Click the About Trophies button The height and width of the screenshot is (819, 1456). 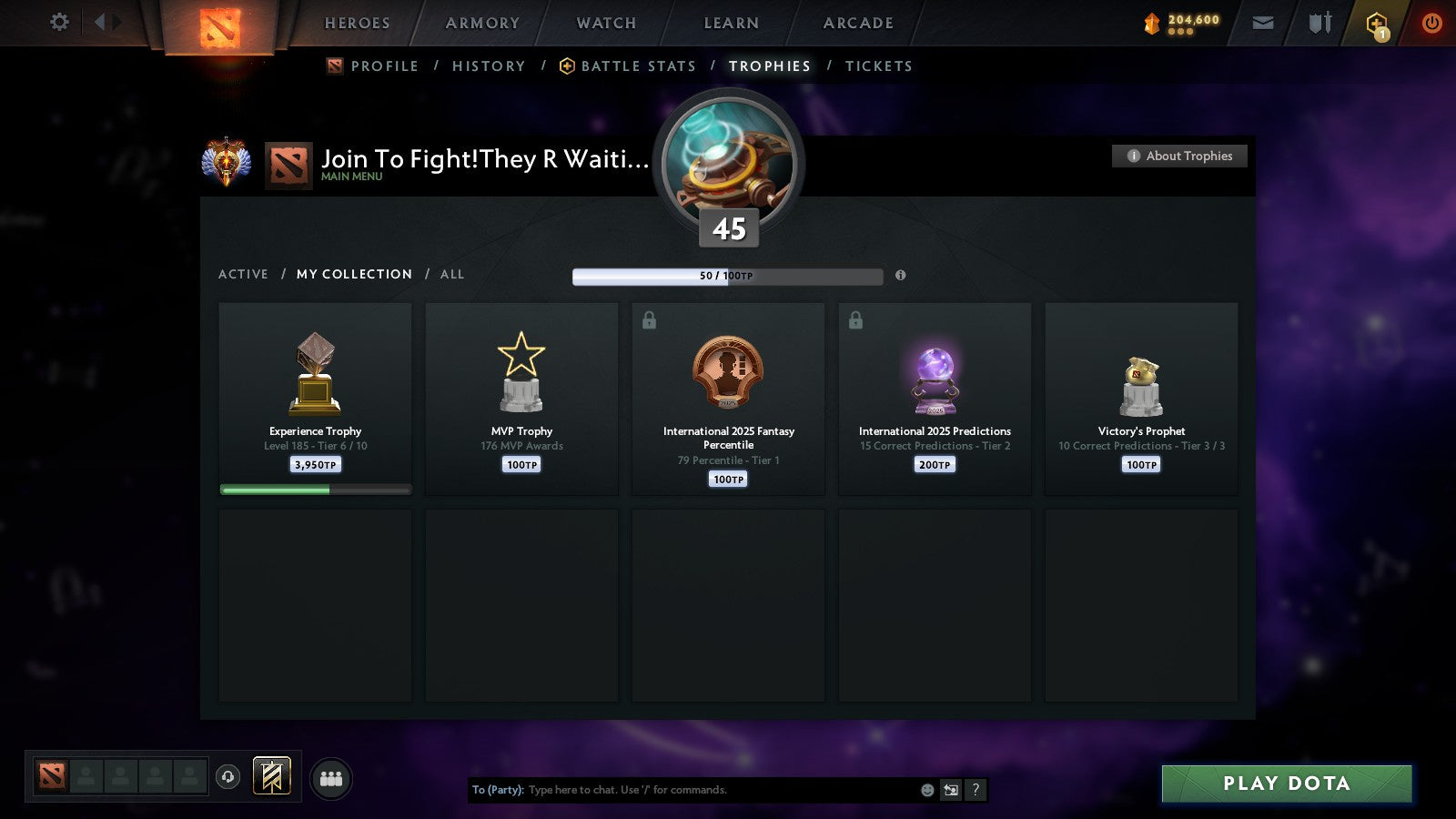[x=1178, y=156]
